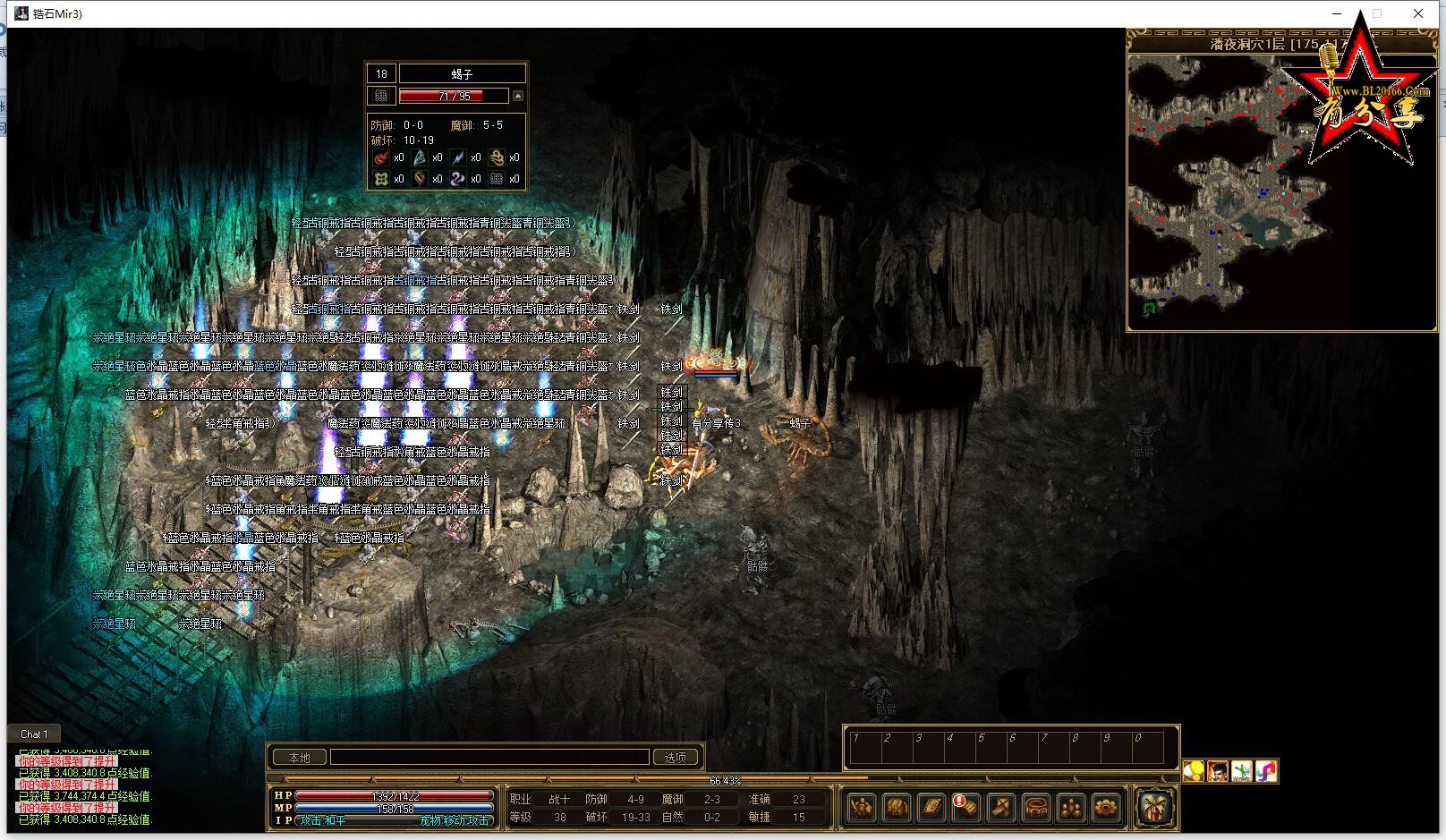Open the 选项 chat options button
1446x840 pixels.
676,758
